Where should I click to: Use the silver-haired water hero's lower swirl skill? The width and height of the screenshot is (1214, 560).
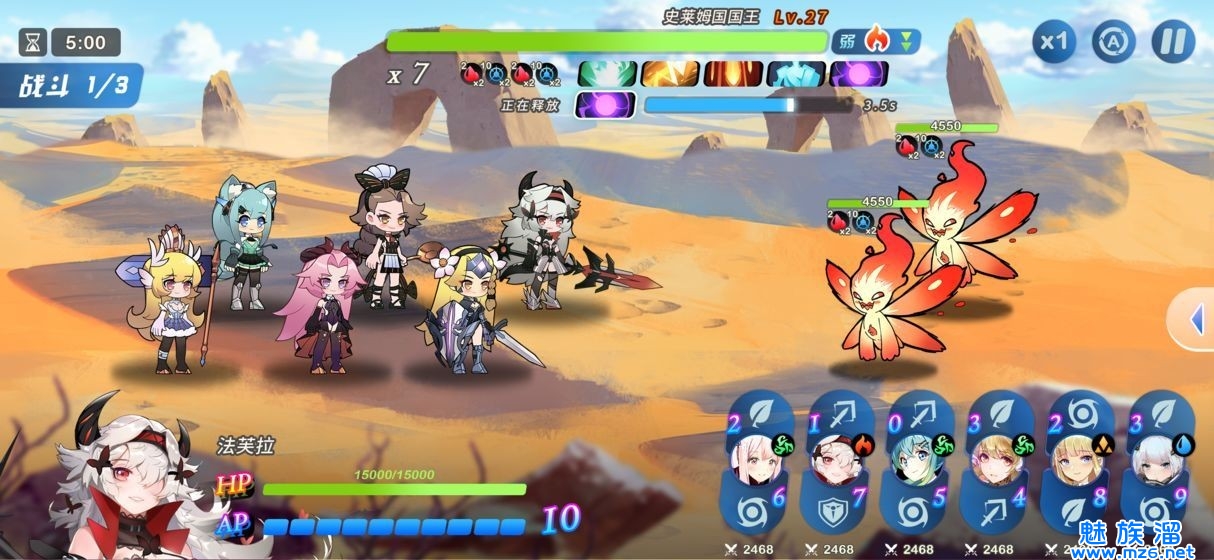[x=1149, y=511]
